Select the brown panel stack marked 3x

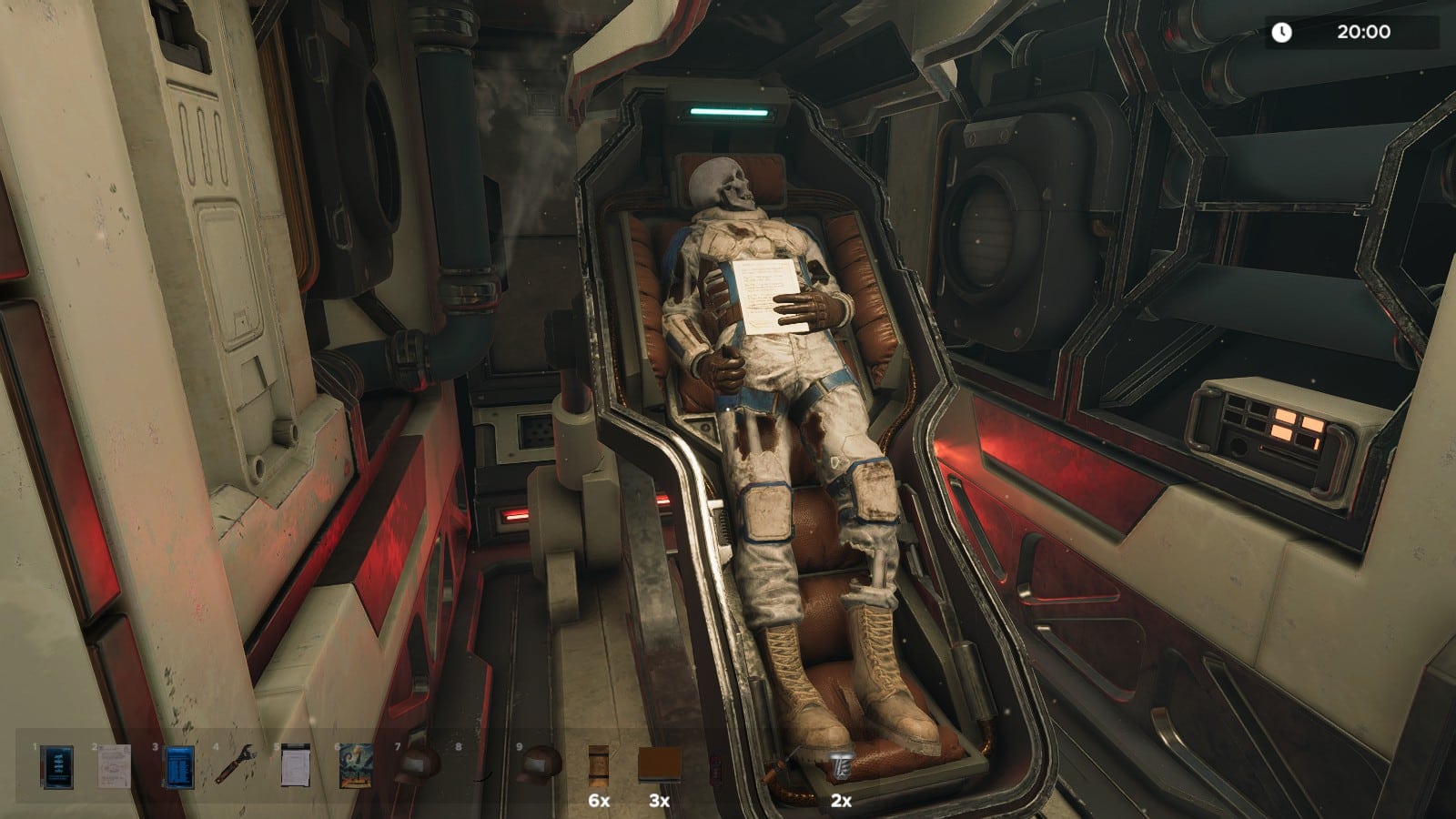click(x=659, y=764)
